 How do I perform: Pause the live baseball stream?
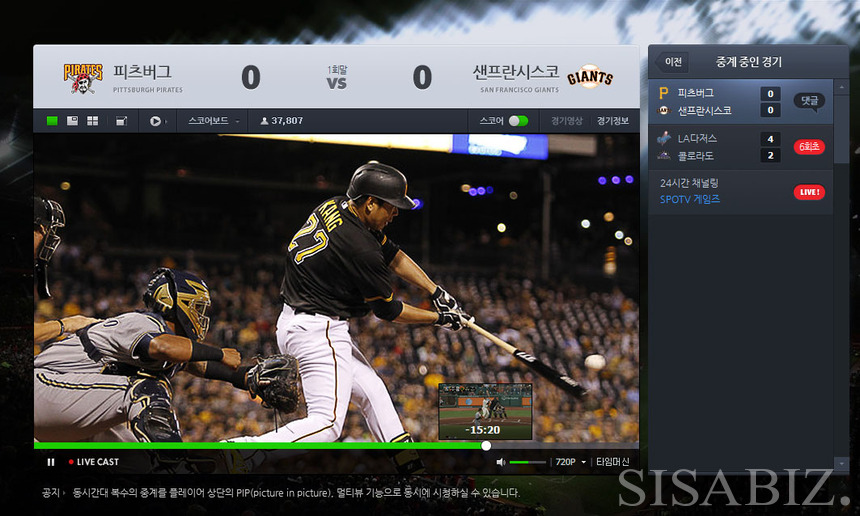click(x=51, y=462)
